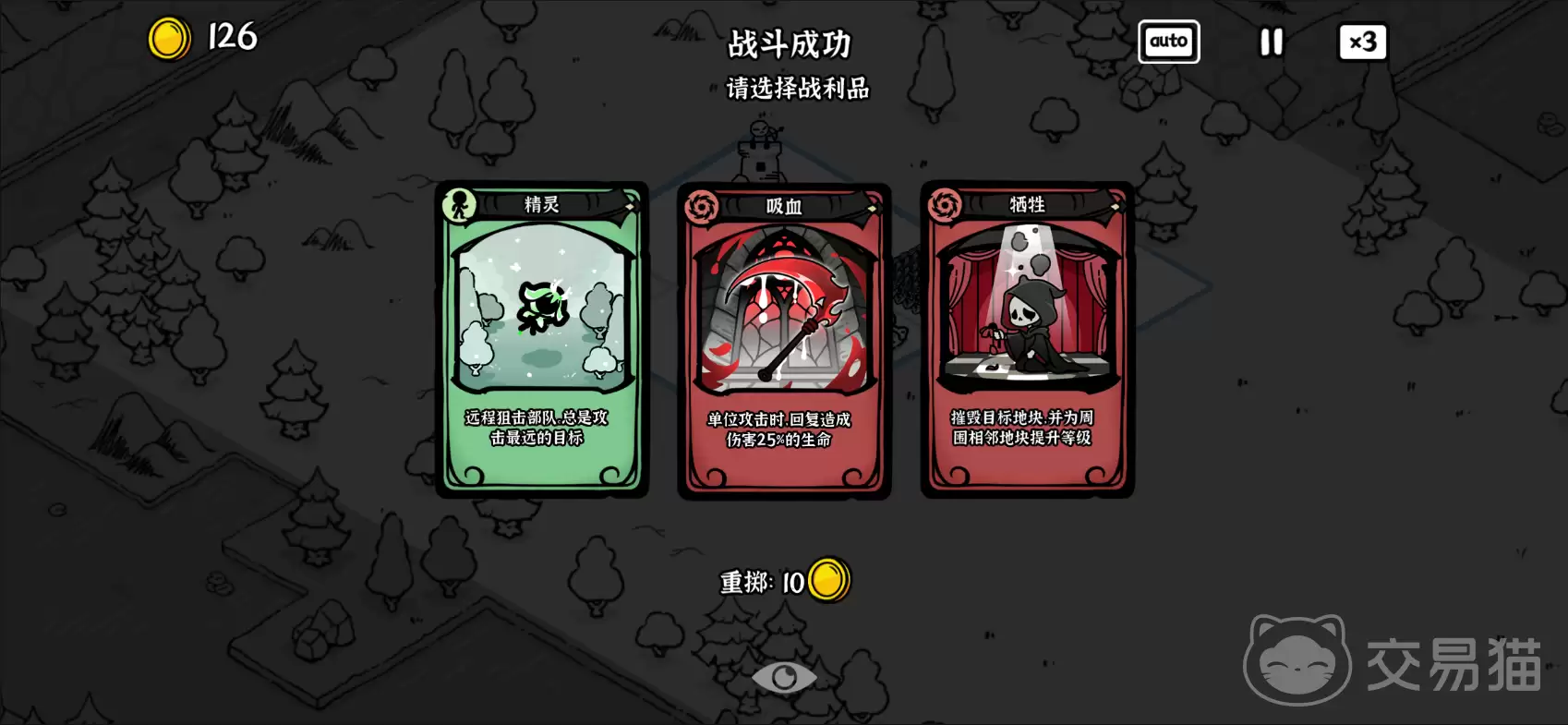Image resolution: width=1568 pixels, height=725 pixels.
Task: Select the 吸血 scythe card
Action: (x=784, y=341)
